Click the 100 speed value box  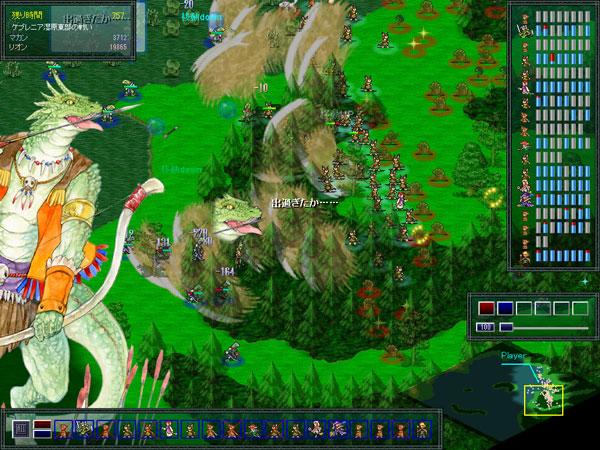click(486, 327)
